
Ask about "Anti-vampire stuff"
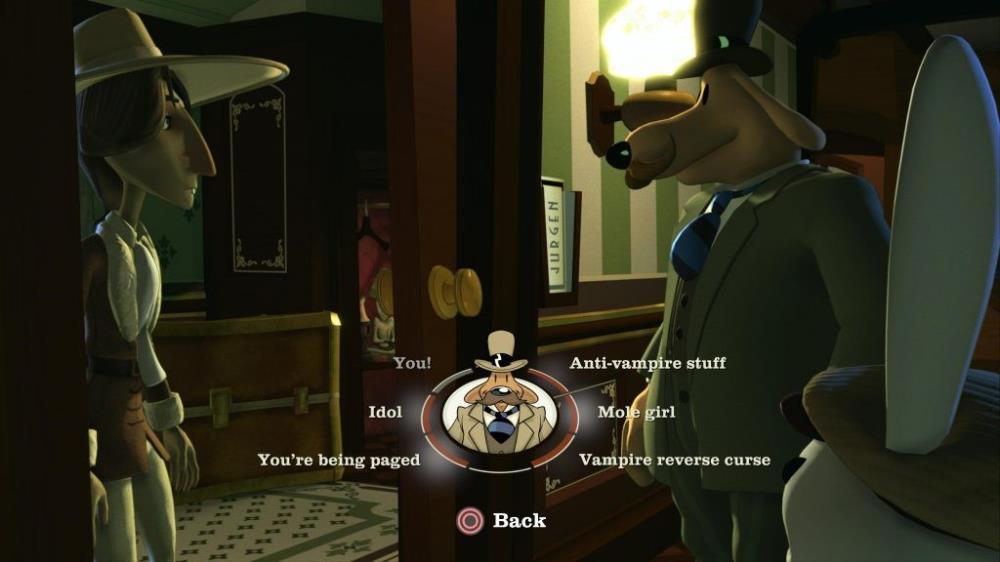[647, 363]
